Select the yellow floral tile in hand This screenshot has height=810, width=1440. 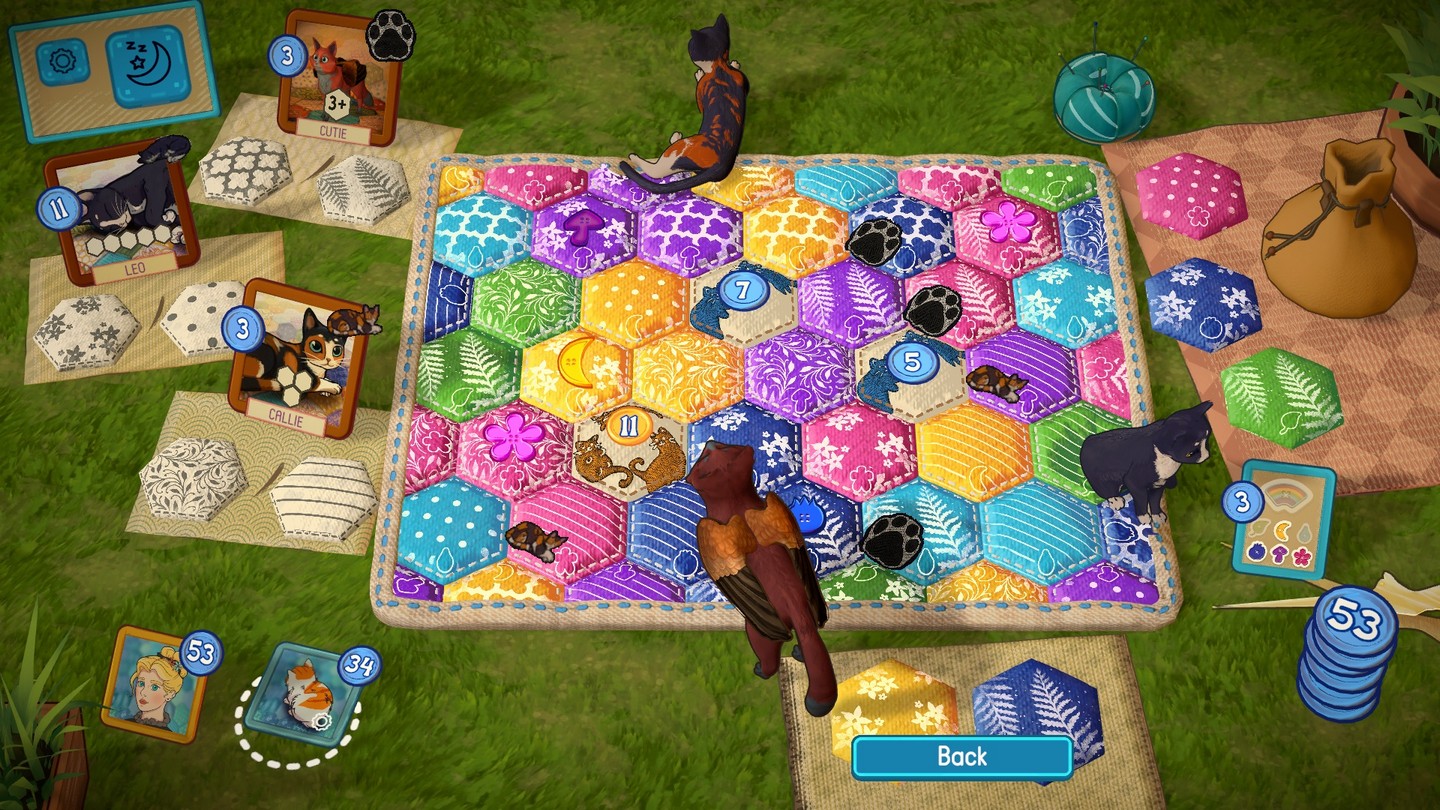click(894, 704)
